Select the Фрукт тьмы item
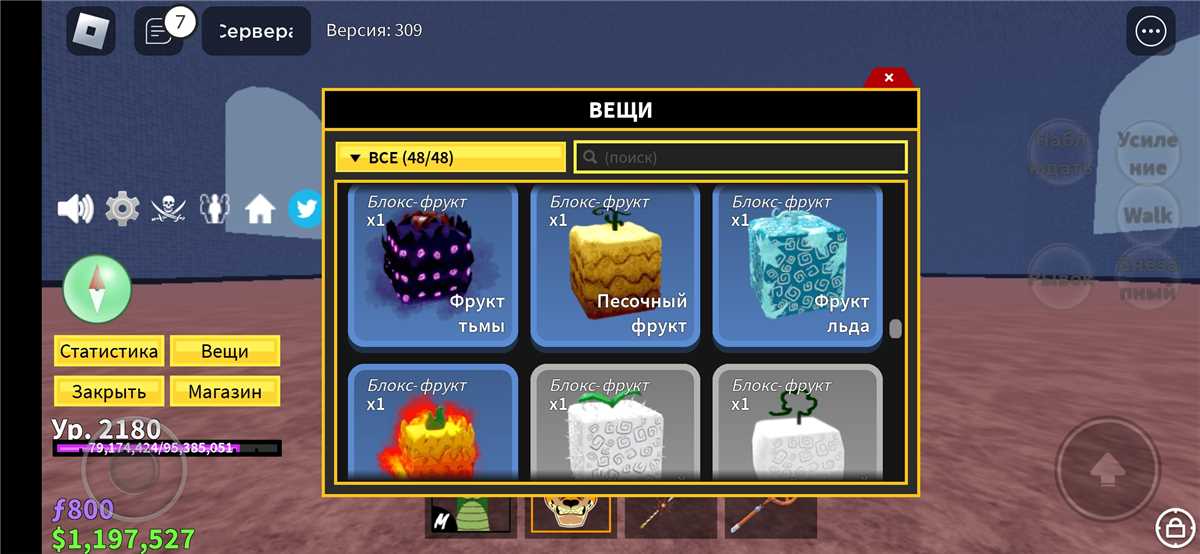This screenshot has width=1200, height=554. [432, 265]
